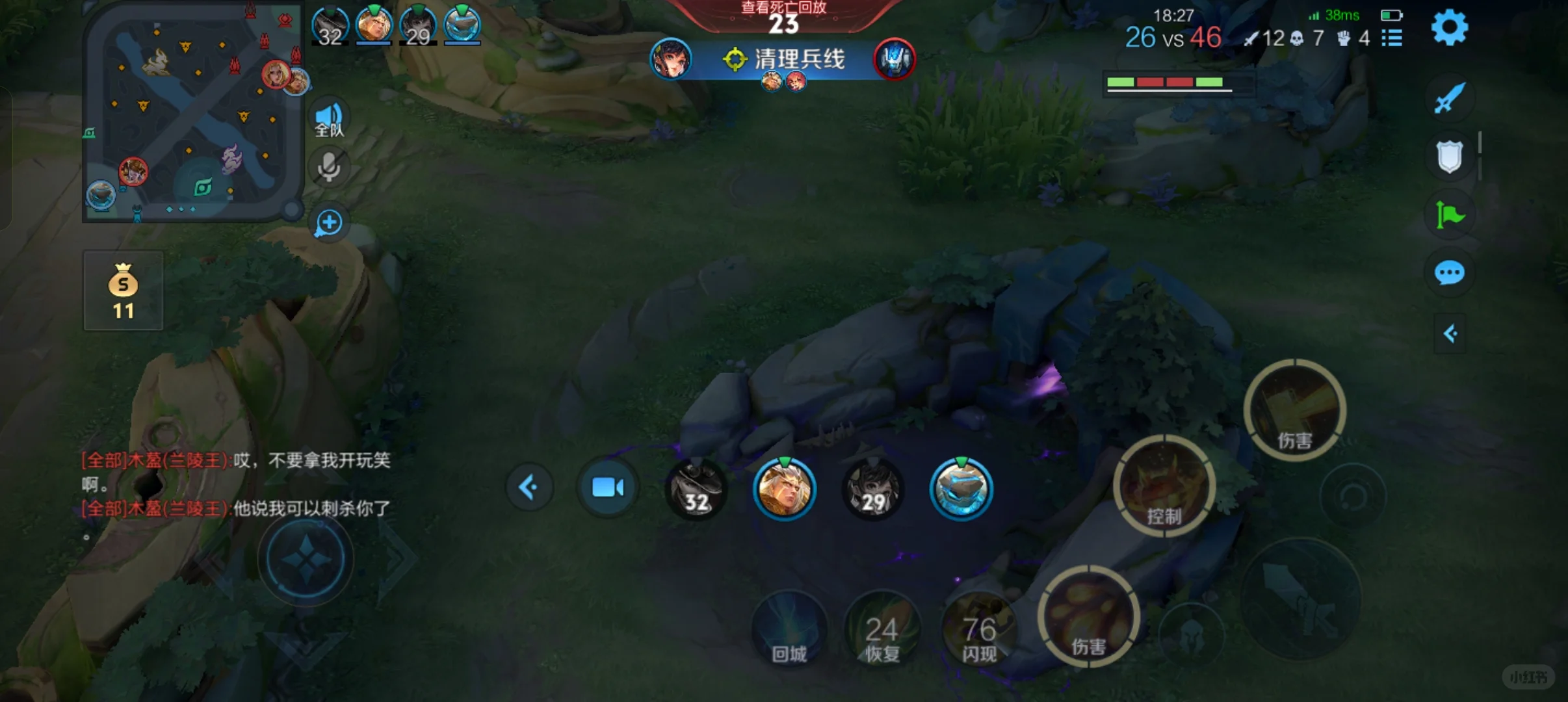Send the shield defend signal
The width and height of the screenshot is (1568, 702).
point(1449,156)
